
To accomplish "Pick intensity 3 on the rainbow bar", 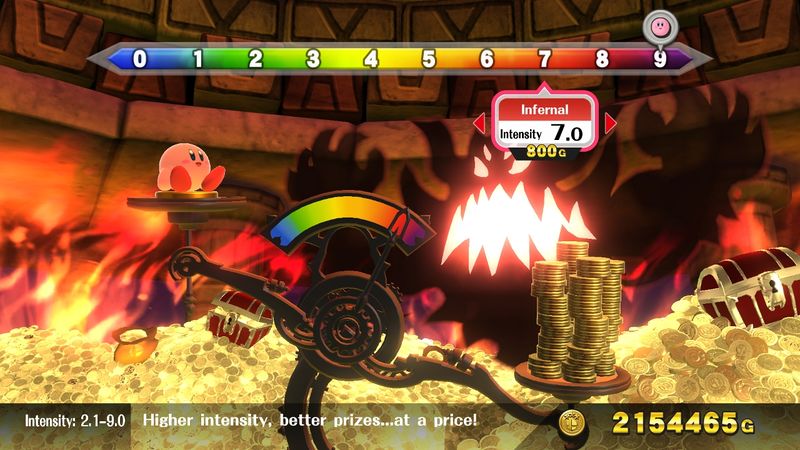I will 313,58.
